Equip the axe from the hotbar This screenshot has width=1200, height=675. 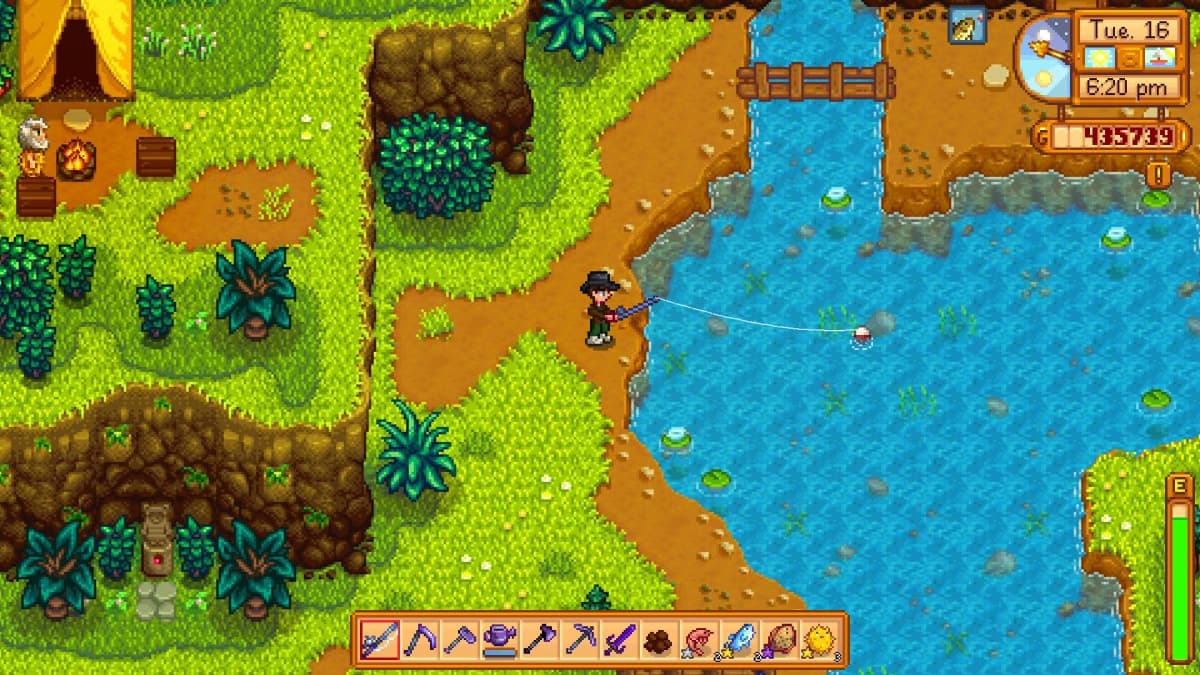[539, 640]
